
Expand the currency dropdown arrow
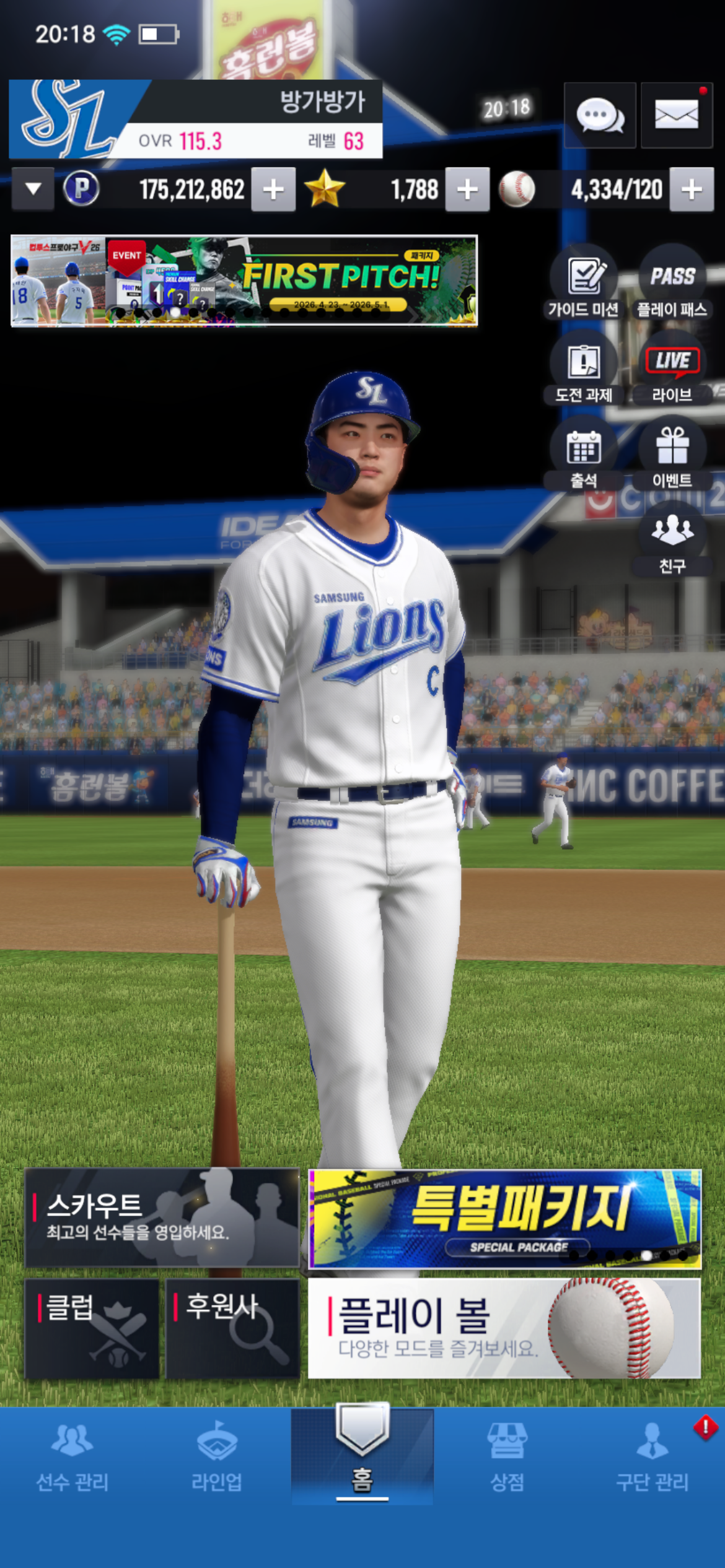click(33, 189)
